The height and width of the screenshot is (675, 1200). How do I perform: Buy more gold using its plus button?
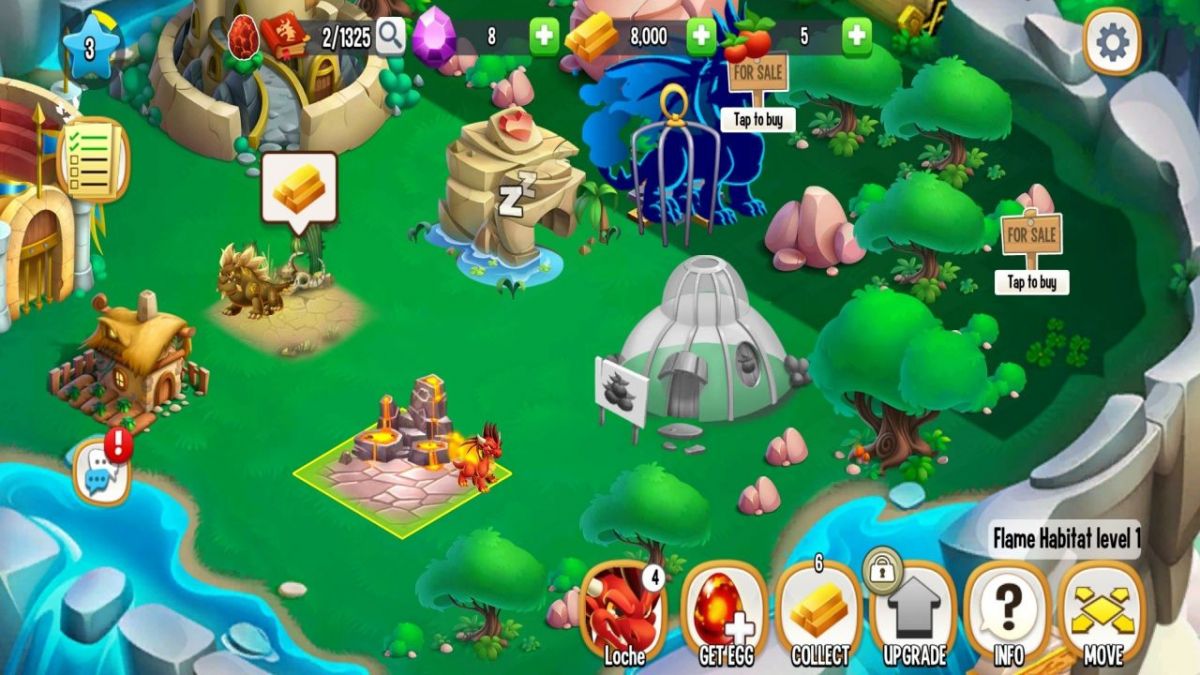pyautogui.click(x=701, y=37)
